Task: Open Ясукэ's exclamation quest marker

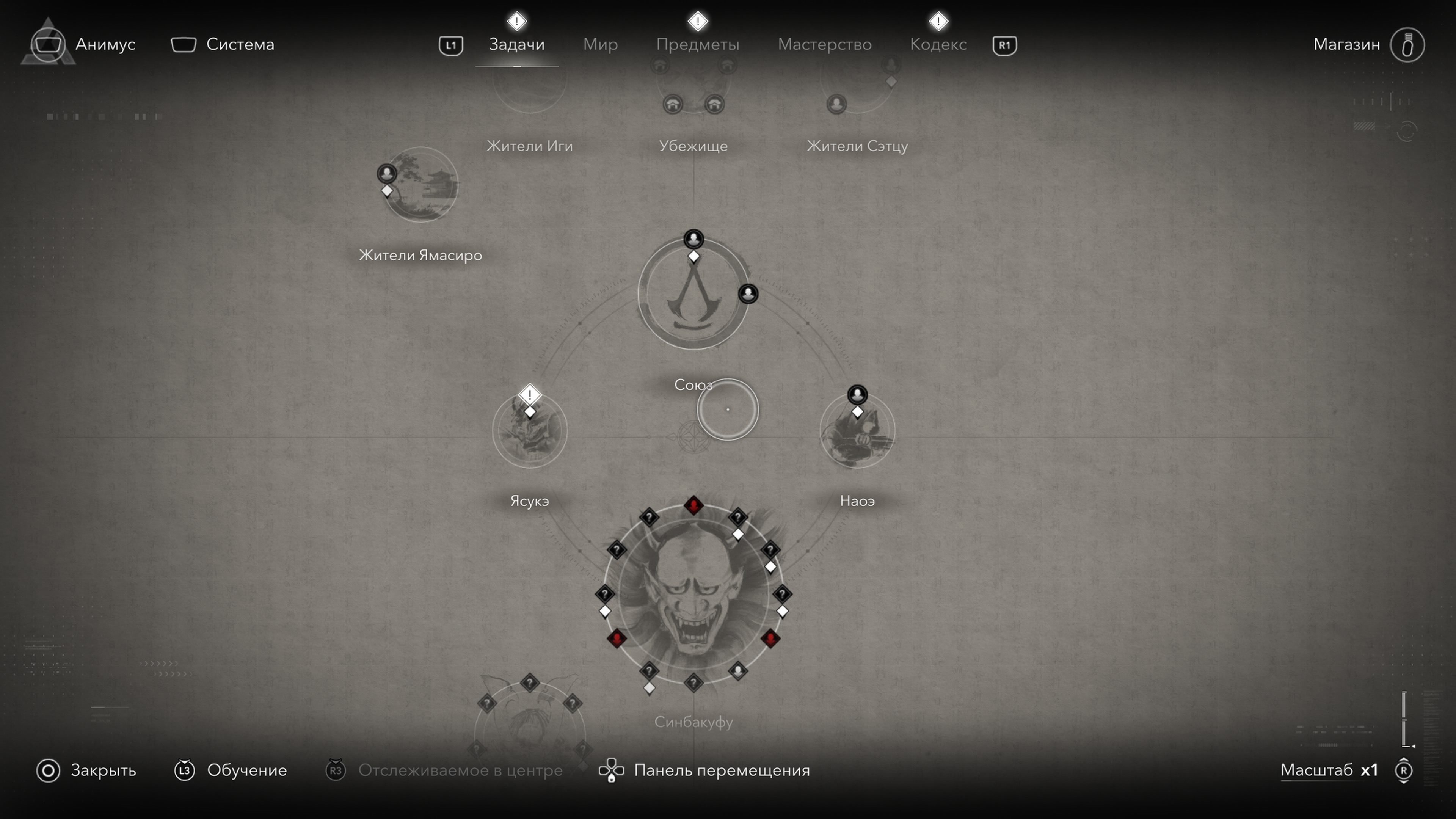Action: (530, 394)
